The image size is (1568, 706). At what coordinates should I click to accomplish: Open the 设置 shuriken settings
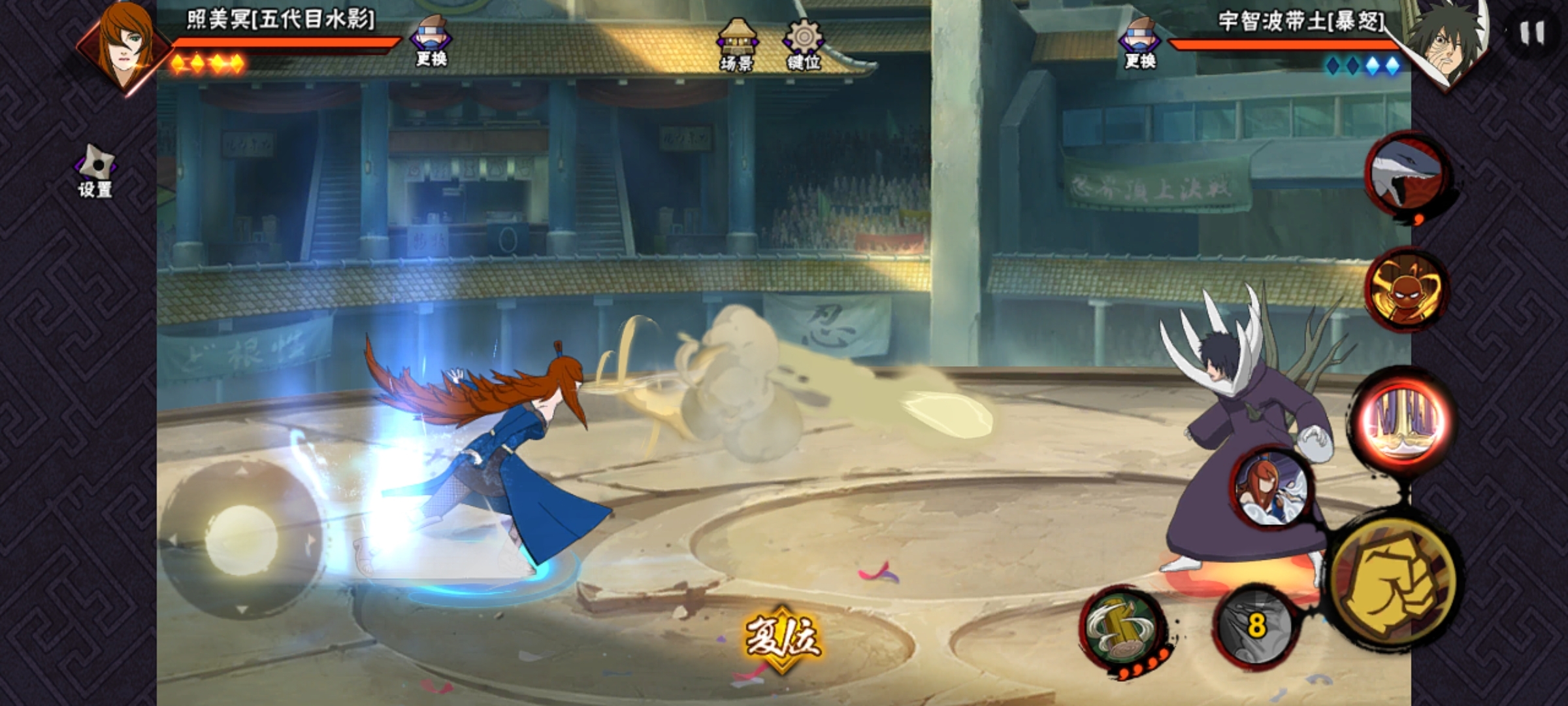tap(95, 171)
